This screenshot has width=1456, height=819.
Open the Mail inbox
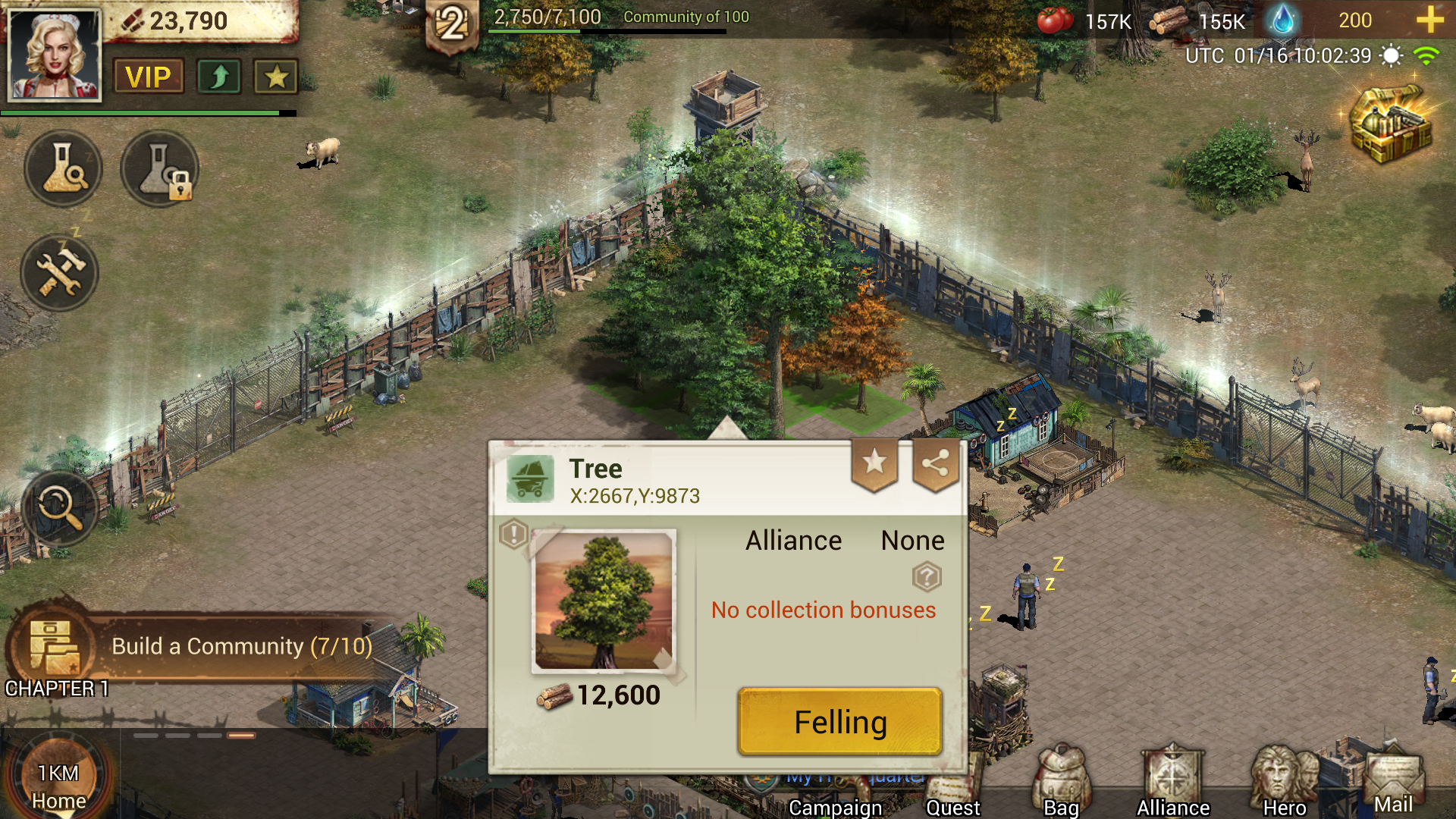[1394, 781]
